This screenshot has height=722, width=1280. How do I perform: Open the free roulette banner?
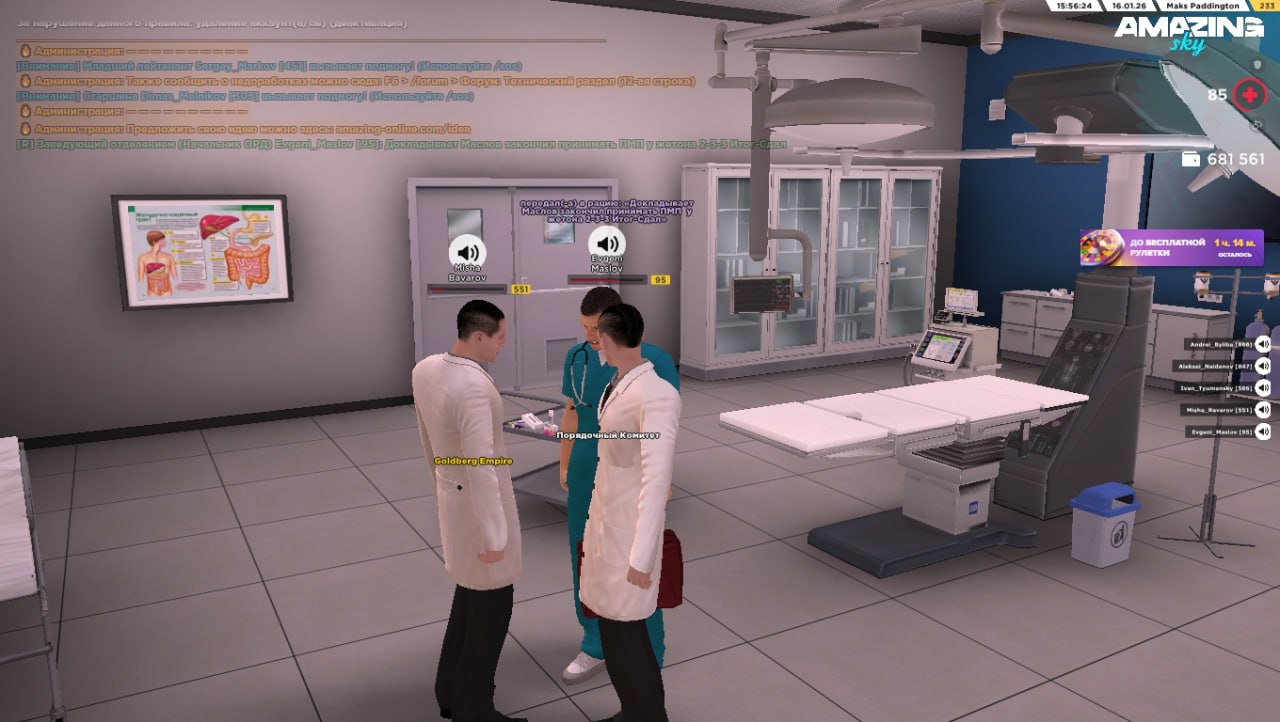(x=1171, y=247)
